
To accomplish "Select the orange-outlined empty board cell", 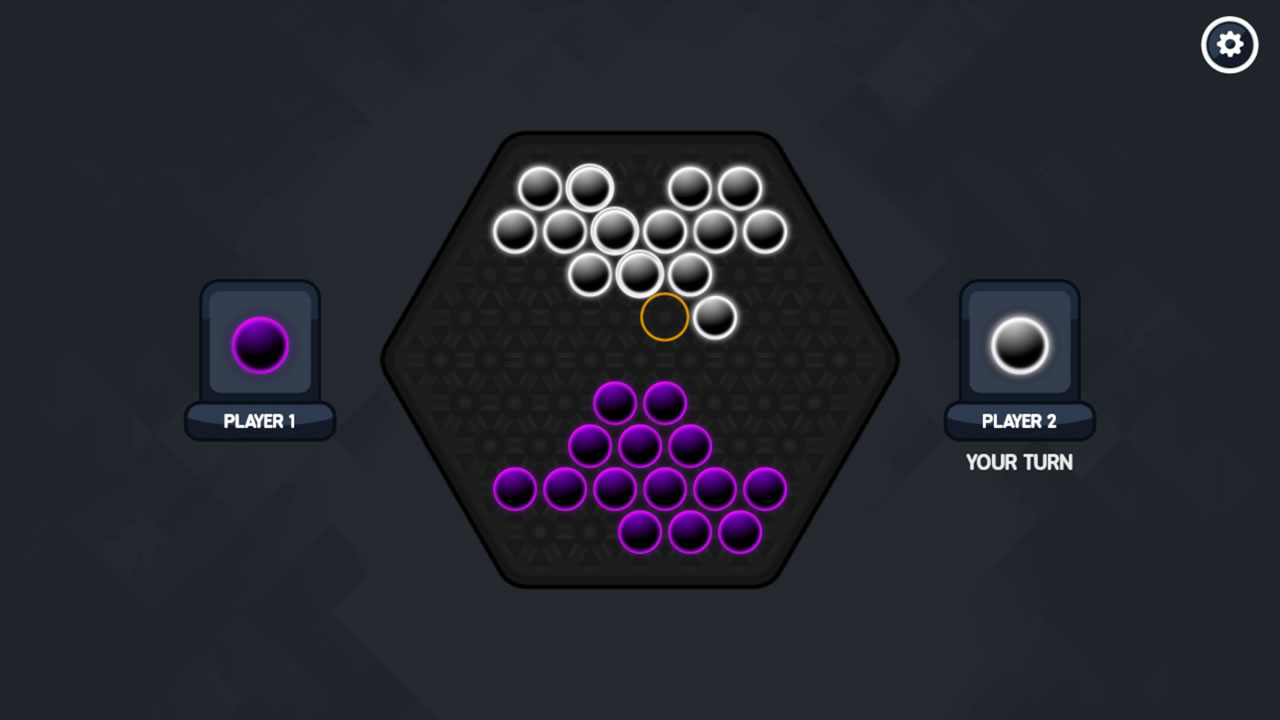I will [665, 317].
